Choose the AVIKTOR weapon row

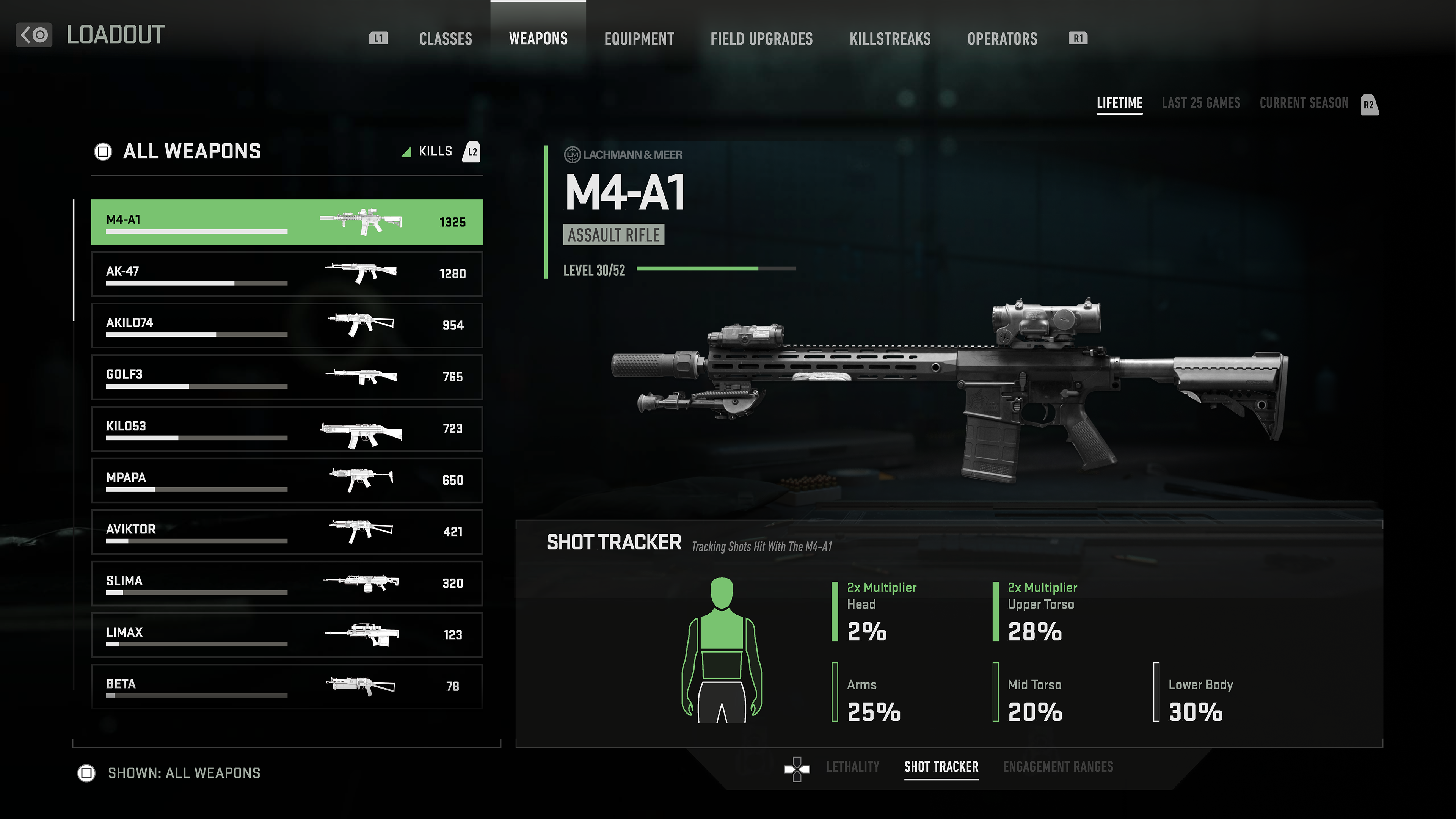click(x=287, y=531)
